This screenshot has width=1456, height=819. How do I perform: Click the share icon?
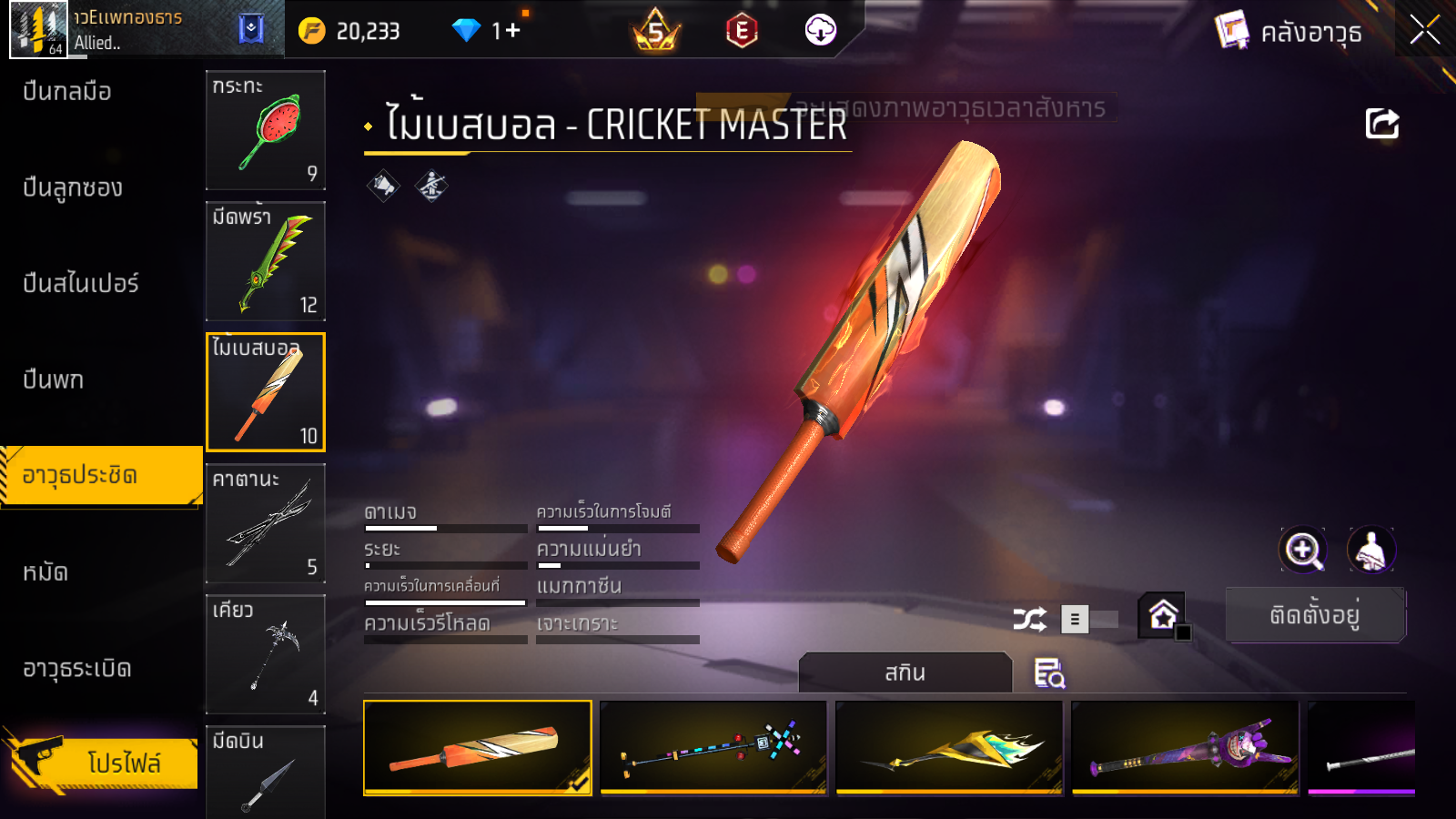(1381, 124)
